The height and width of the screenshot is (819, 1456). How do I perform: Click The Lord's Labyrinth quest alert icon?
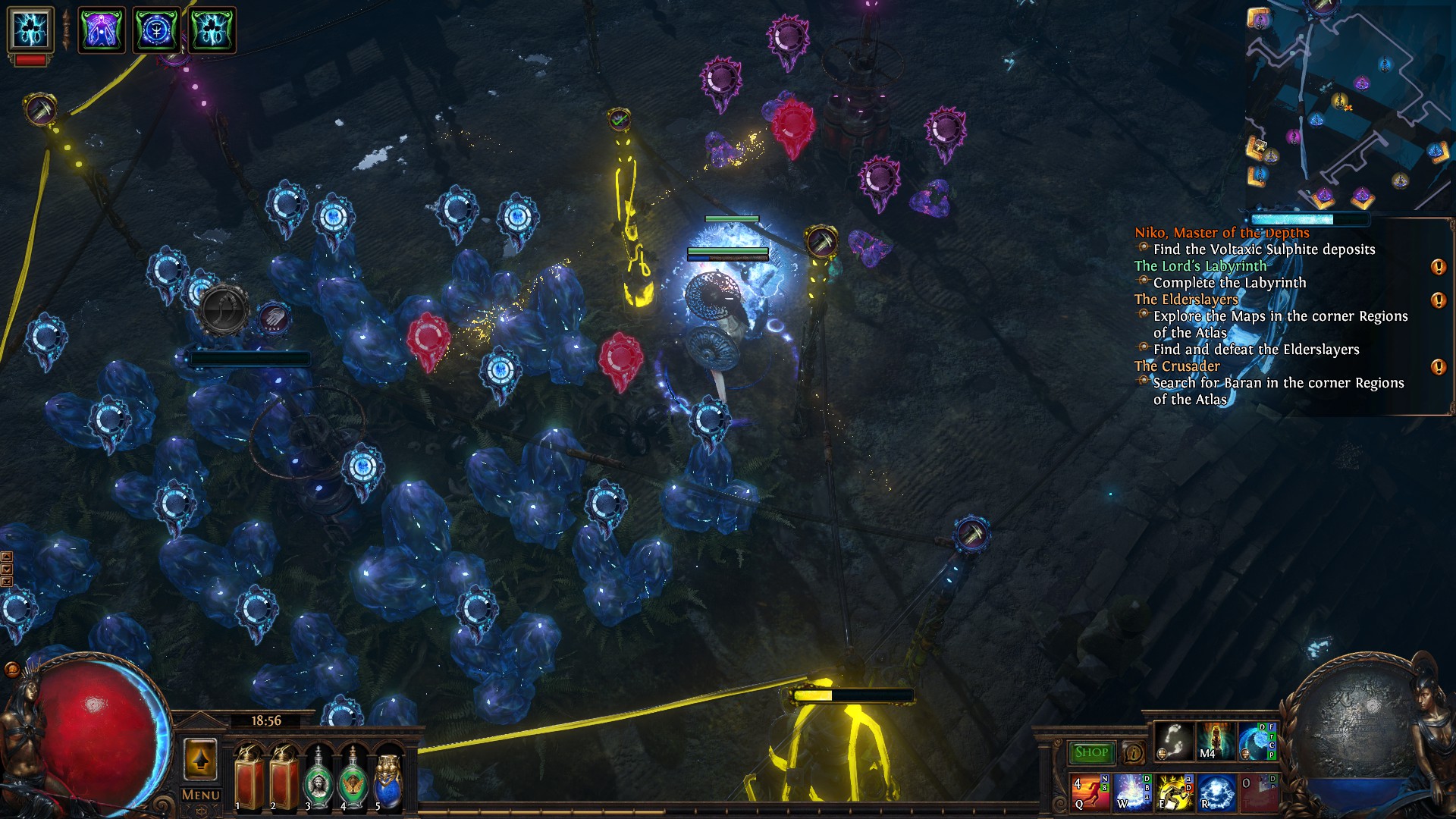[x=1438, y=267]
